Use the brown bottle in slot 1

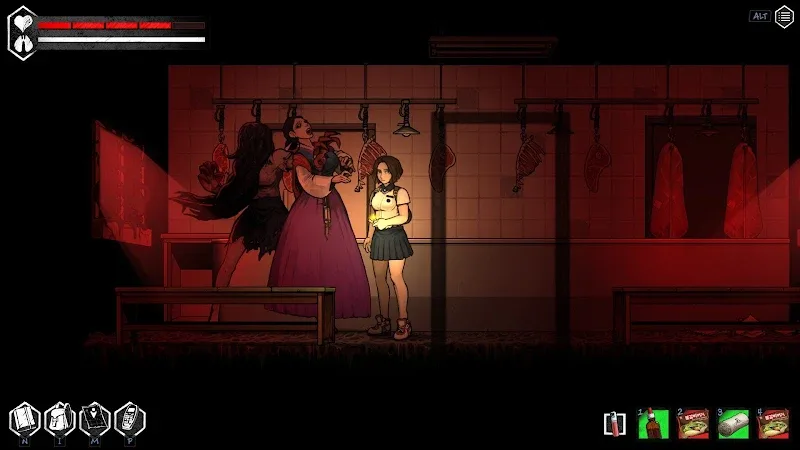tap(652, 424)
